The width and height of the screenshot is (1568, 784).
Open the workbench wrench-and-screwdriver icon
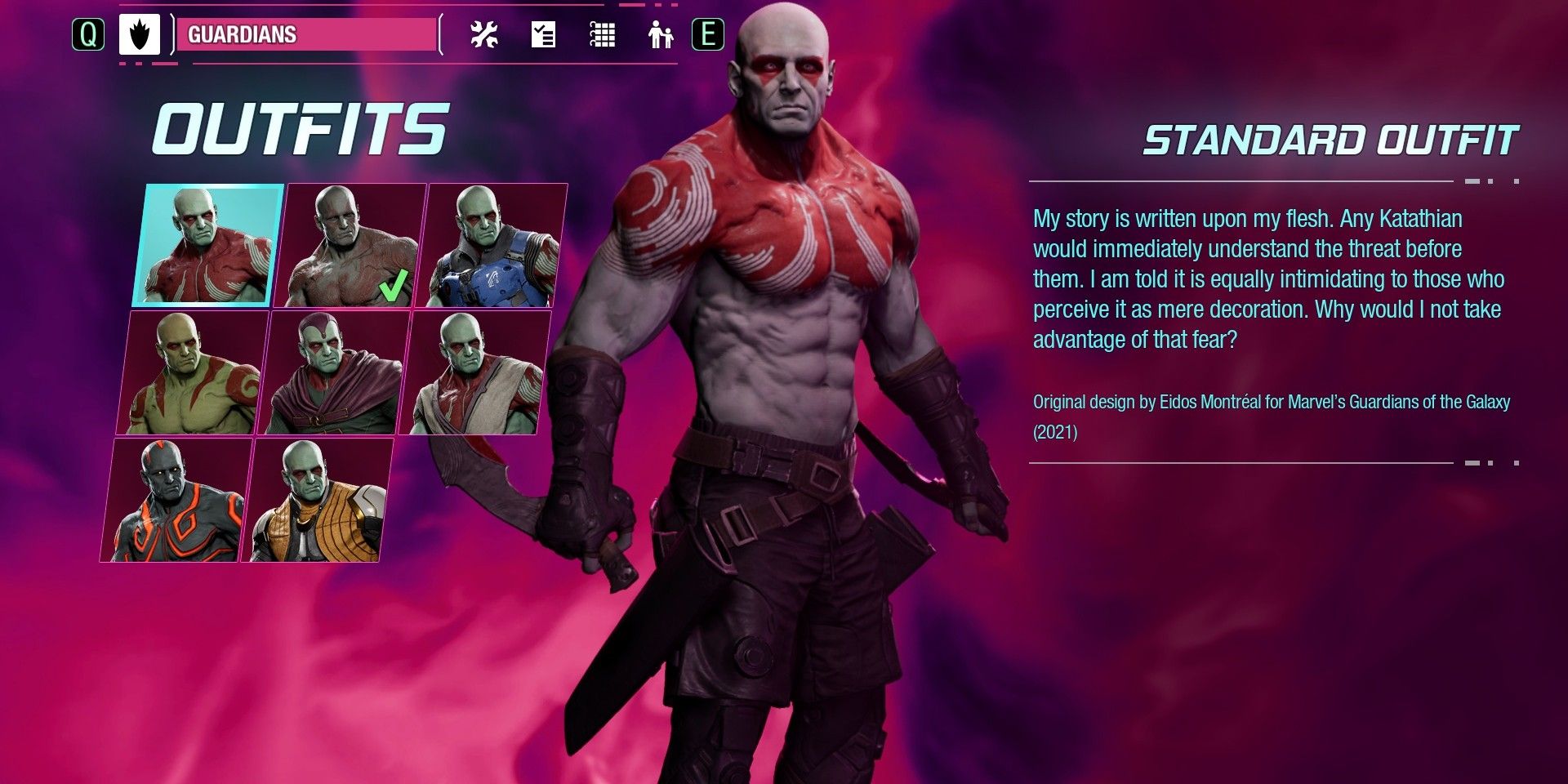click(483, 36)
